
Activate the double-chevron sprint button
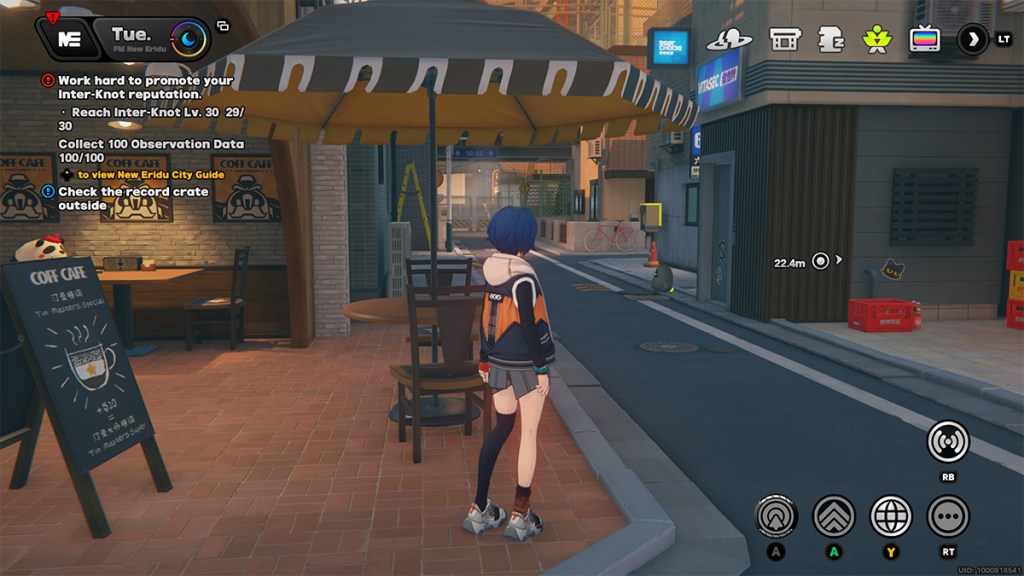pos(833,516)
